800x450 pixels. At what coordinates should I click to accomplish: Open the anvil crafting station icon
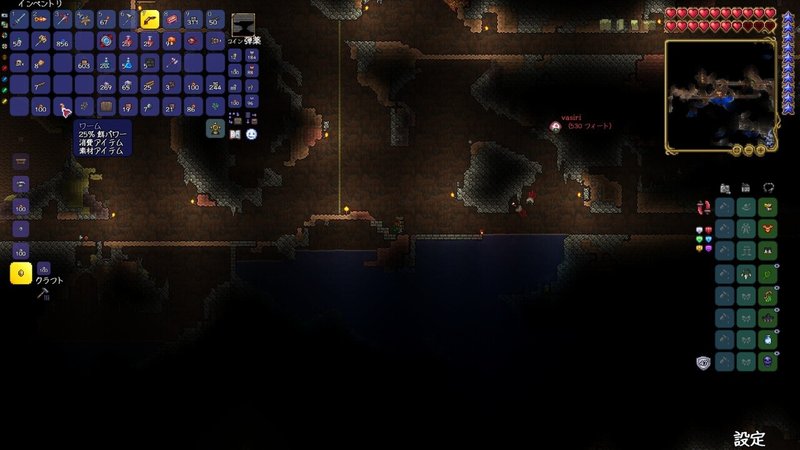point(242,25)
